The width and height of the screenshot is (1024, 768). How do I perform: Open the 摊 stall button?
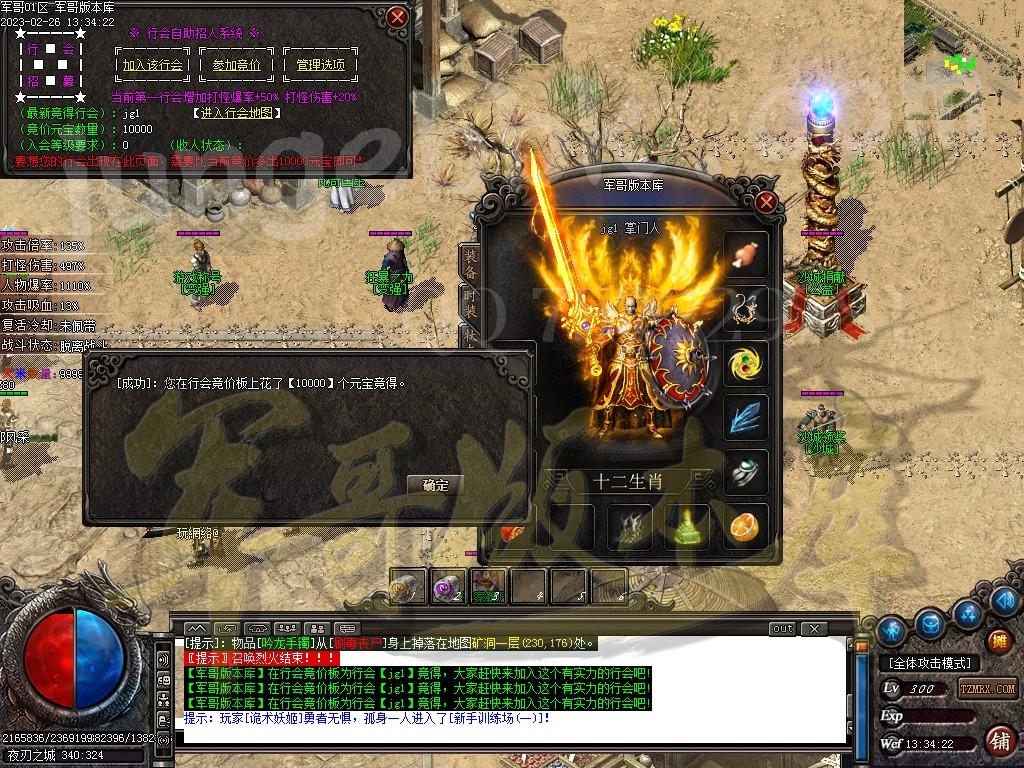pos(997,640)
